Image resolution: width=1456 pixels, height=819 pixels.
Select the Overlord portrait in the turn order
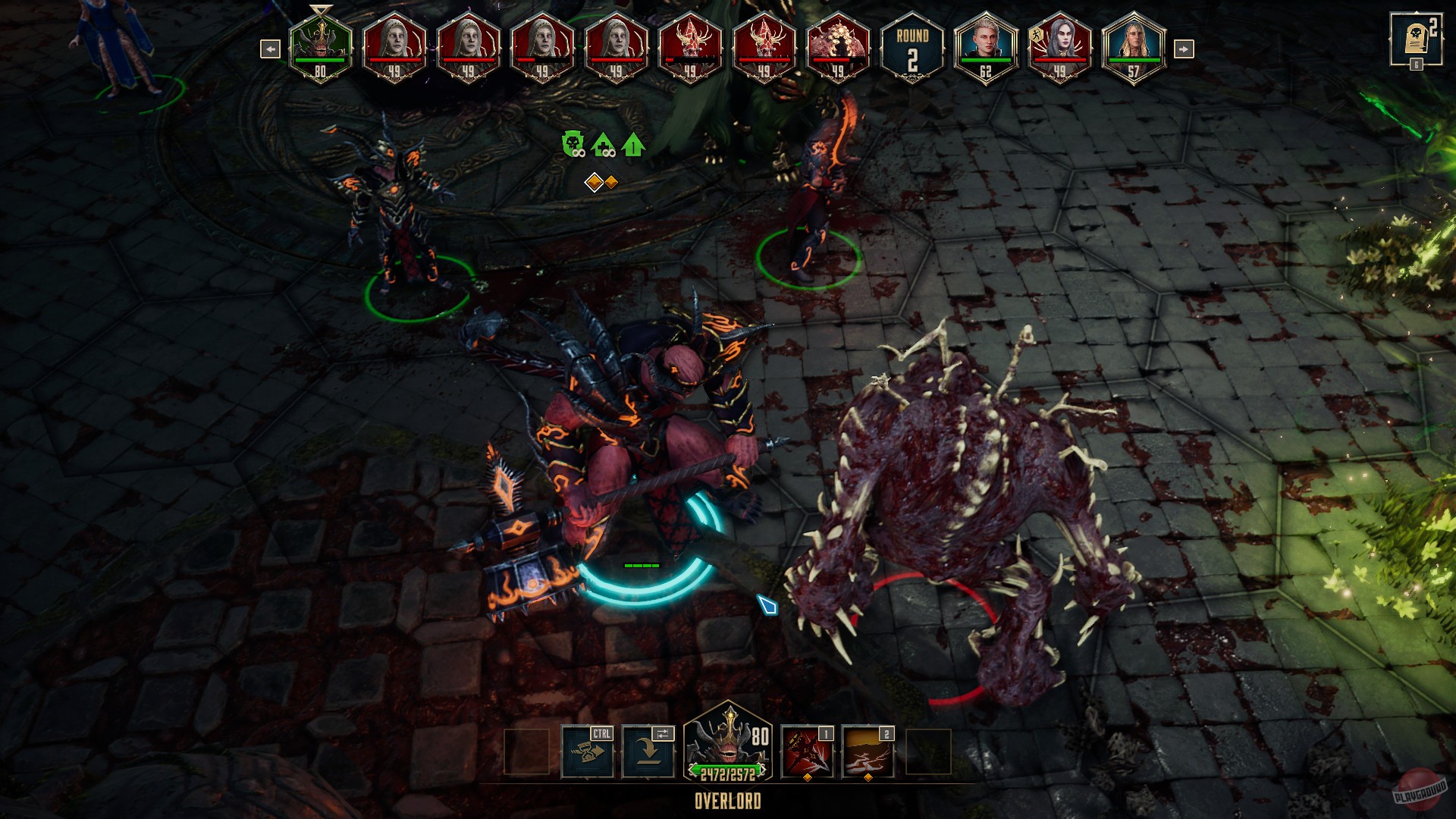(x=320, y=47)
